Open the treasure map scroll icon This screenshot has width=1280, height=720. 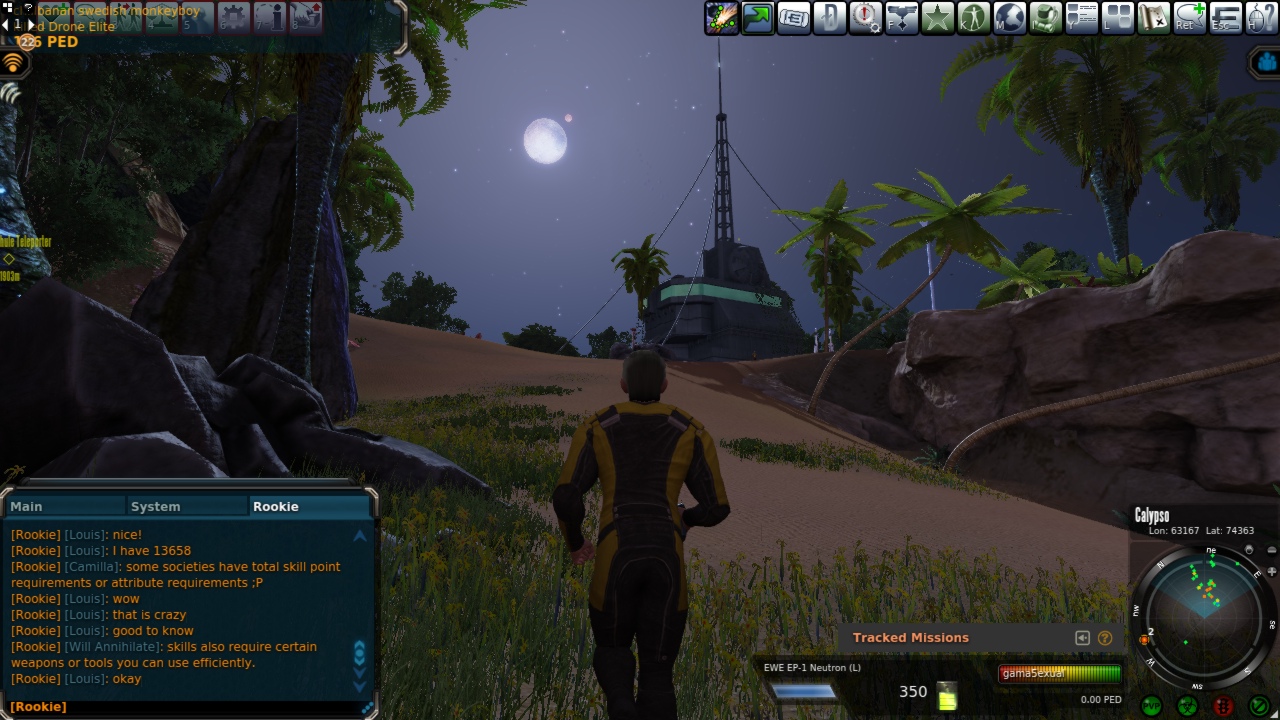click(1153, 18)
